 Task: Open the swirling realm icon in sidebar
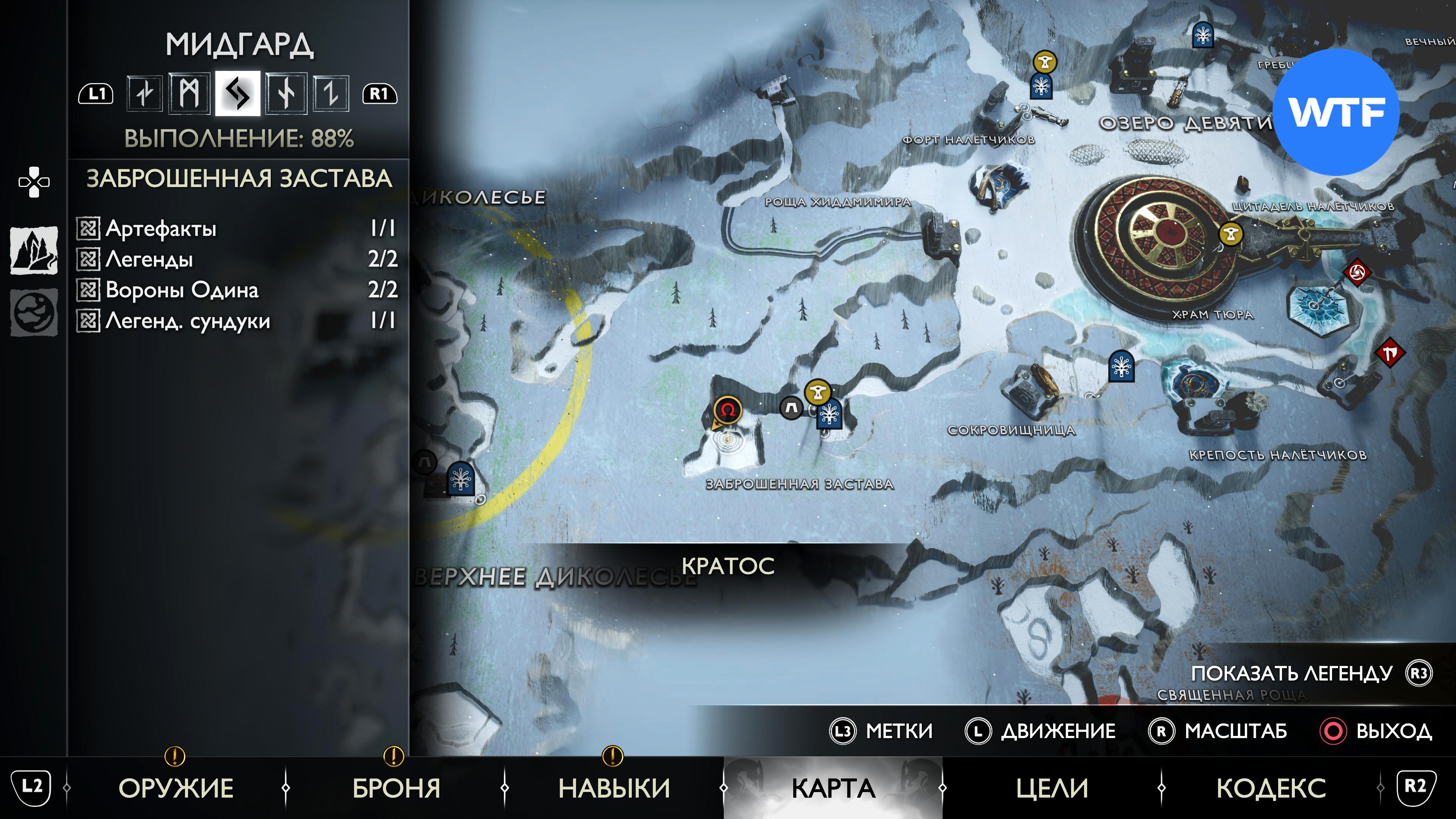click(34, 312)
